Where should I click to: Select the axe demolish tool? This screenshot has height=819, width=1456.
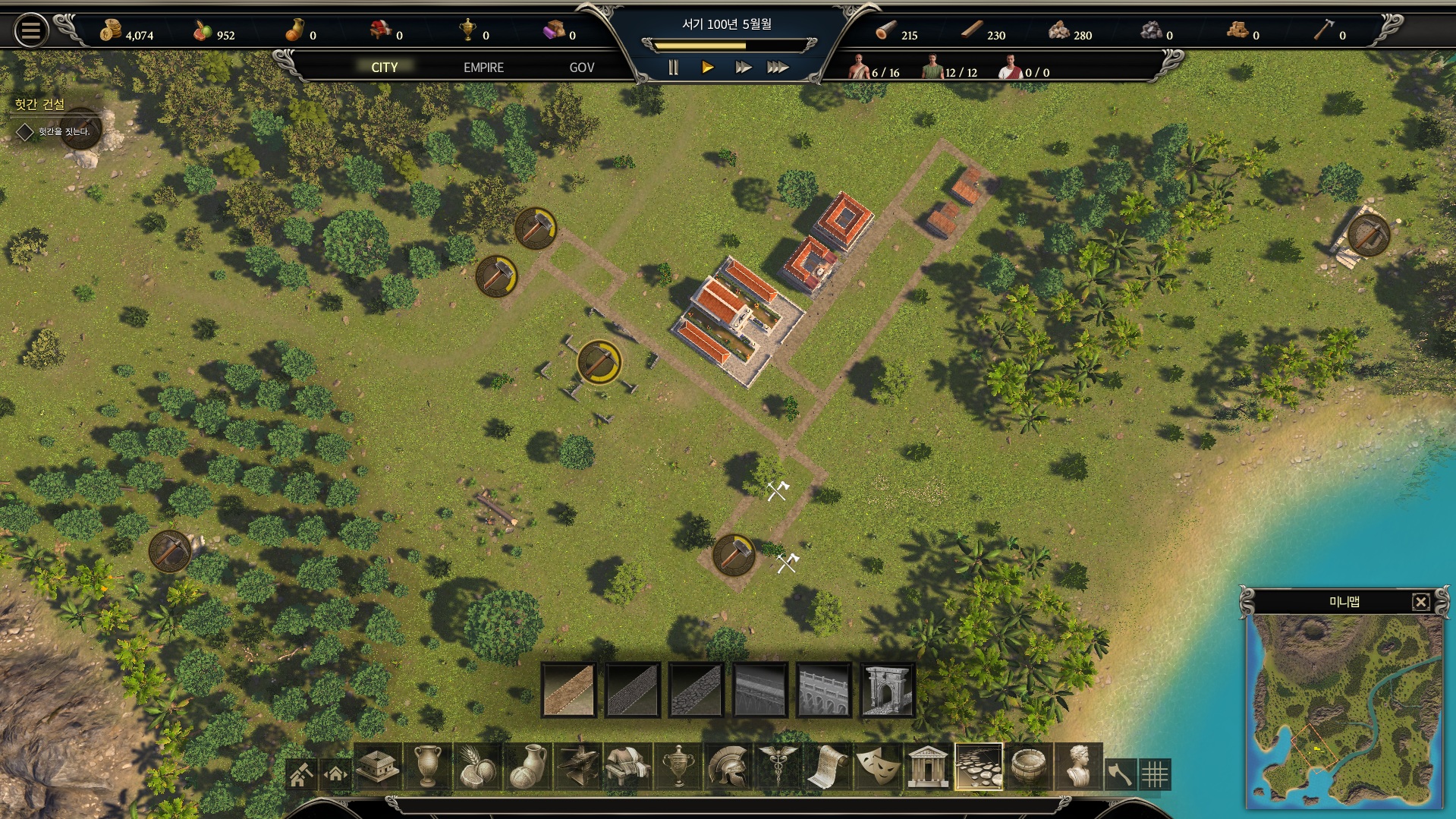point(1120,774)
